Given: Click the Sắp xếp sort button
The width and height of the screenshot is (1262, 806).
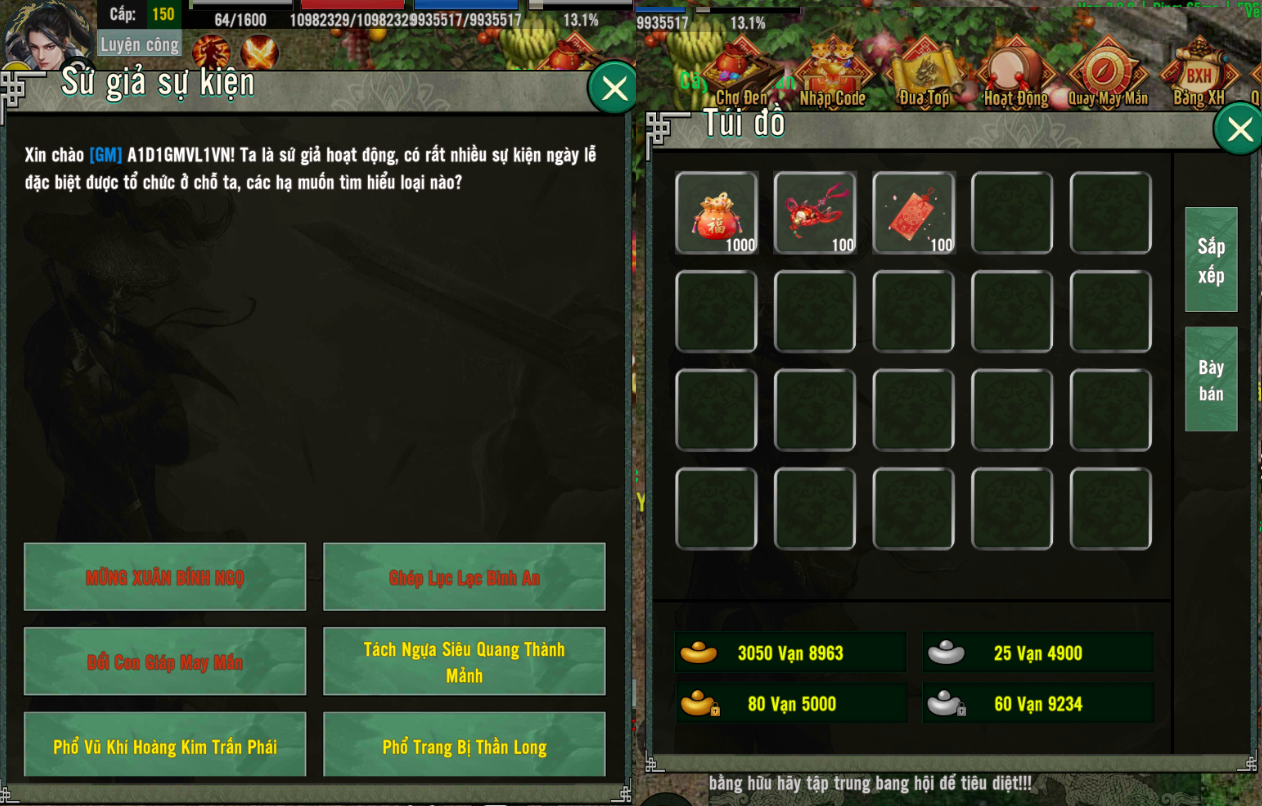Looking at the screenshot, I should (1211, 260).
